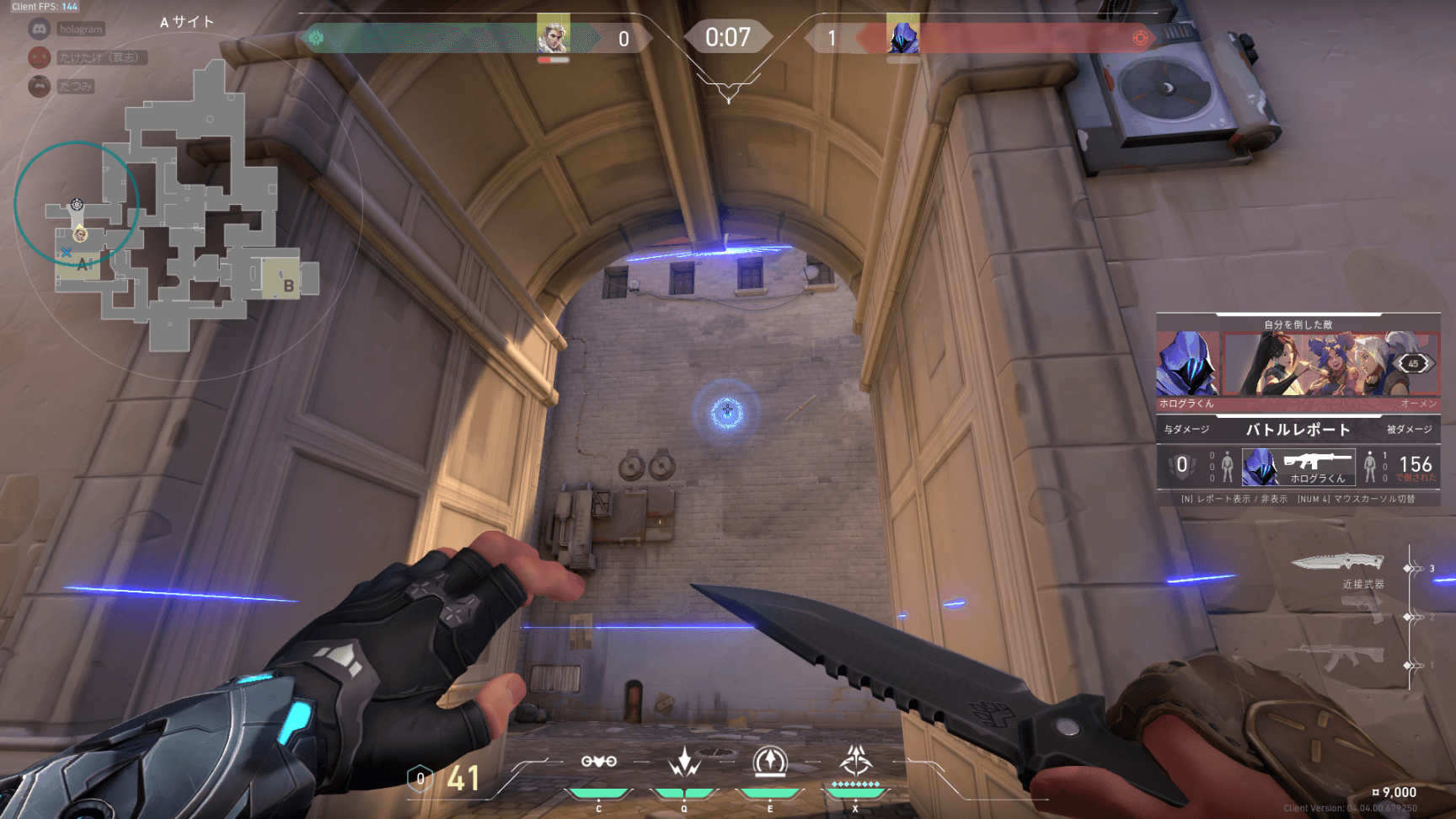This screenshot has width=1456, height=819.
Task: Activate Sova's Owl Drone ability icon
Action: (598, 762)
